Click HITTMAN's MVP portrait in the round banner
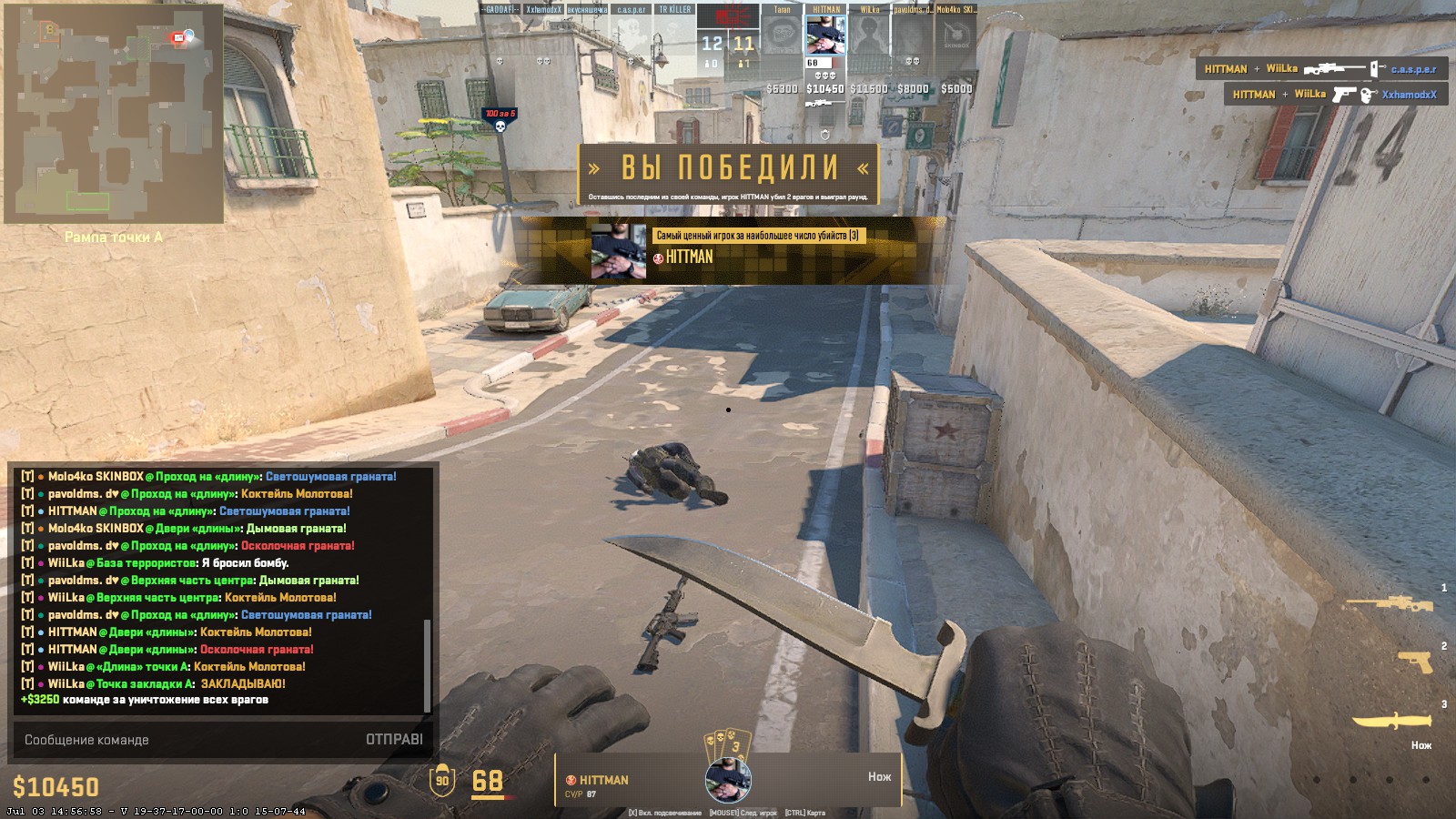1456x819 pixels. point(618,251)
